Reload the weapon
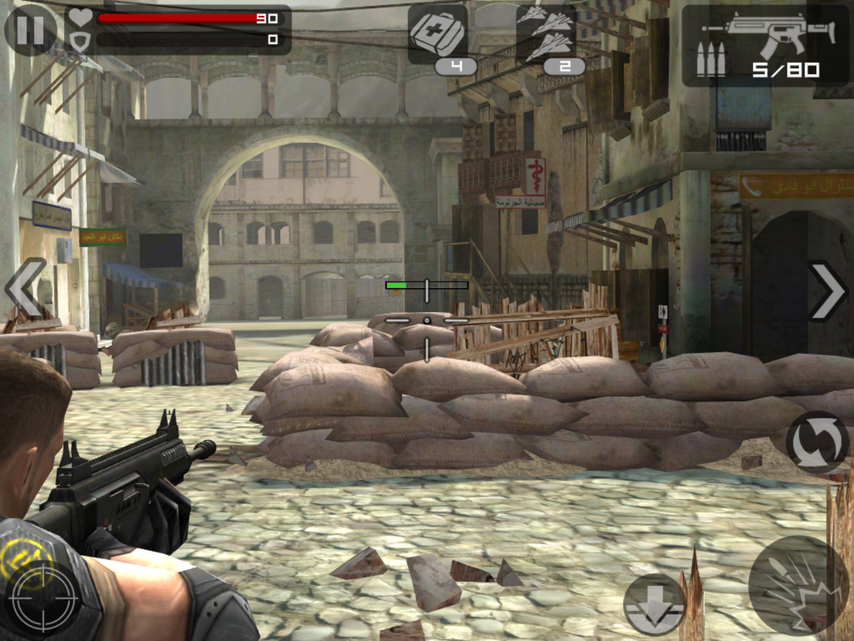This screenshot has height=641, width=854. [x=815, y=442]
